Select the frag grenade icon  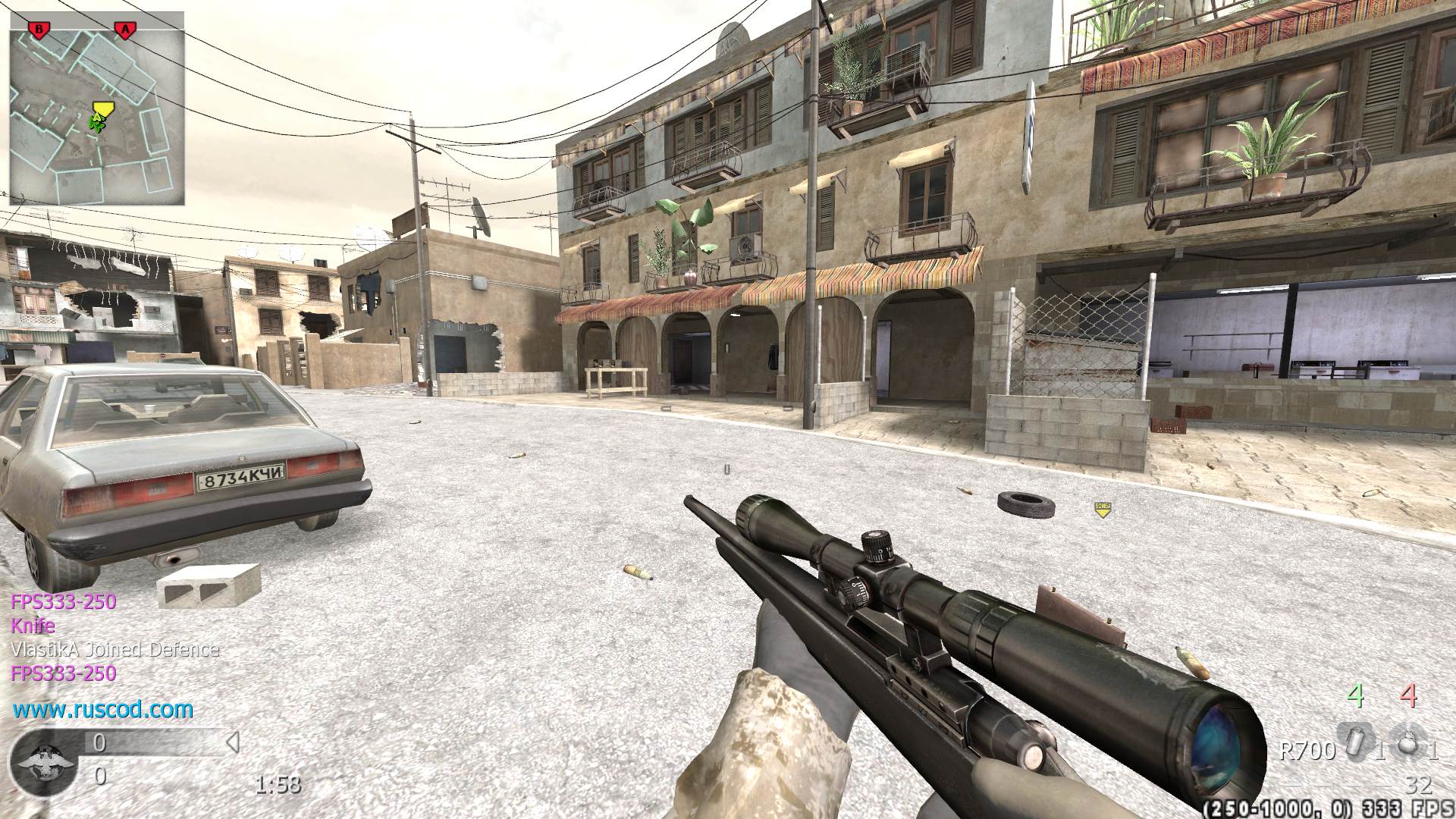1408,746
